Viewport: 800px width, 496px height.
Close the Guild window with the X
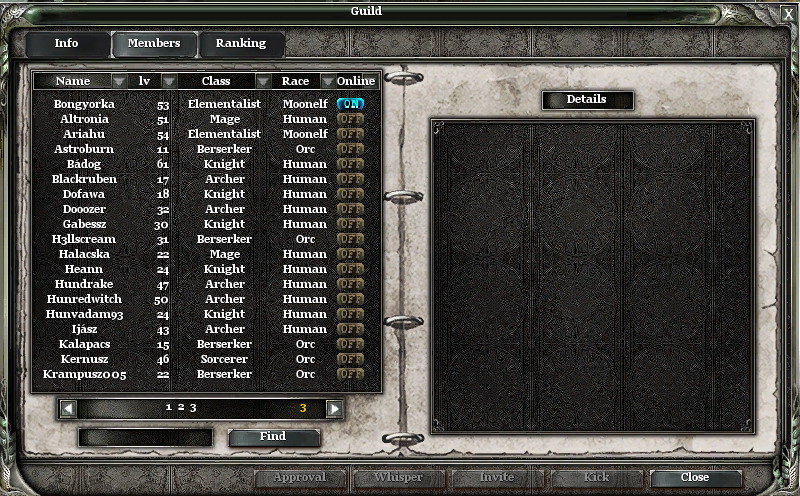click(788, 13)
